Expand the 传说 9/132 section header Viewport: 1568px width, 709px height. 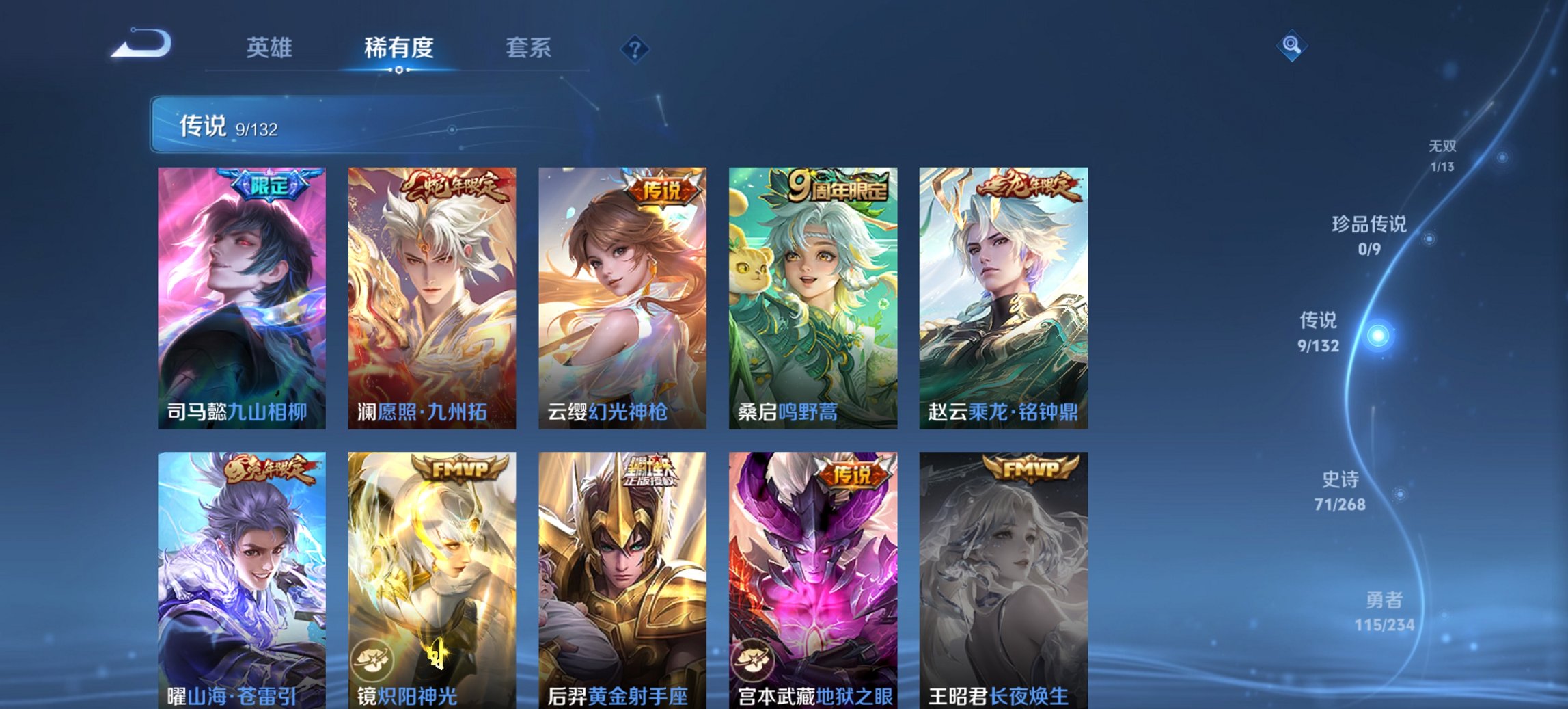(x=225, y=126)
